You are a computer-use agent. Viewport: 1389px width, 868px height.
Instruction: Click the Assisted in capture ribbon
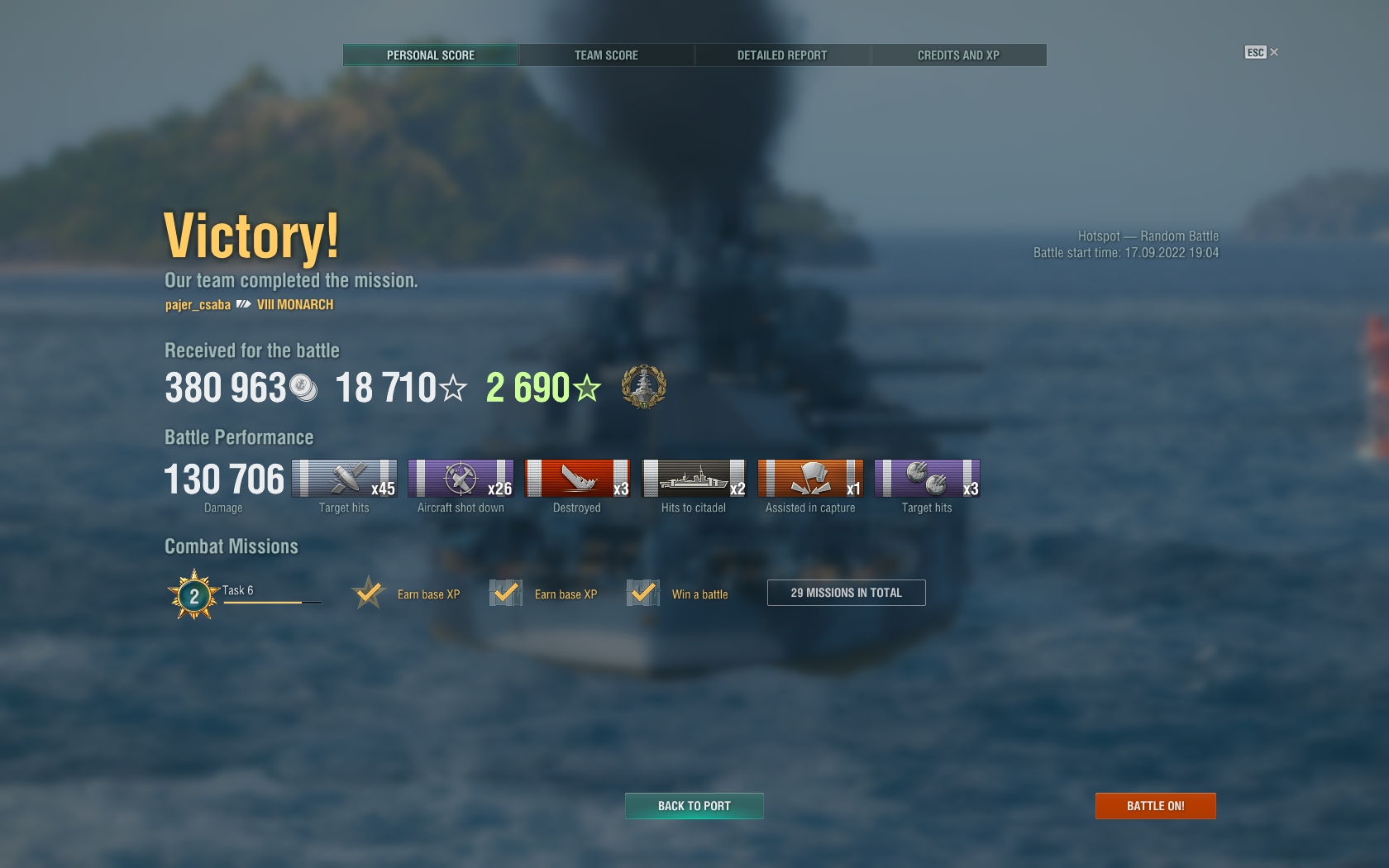(810, 479)
